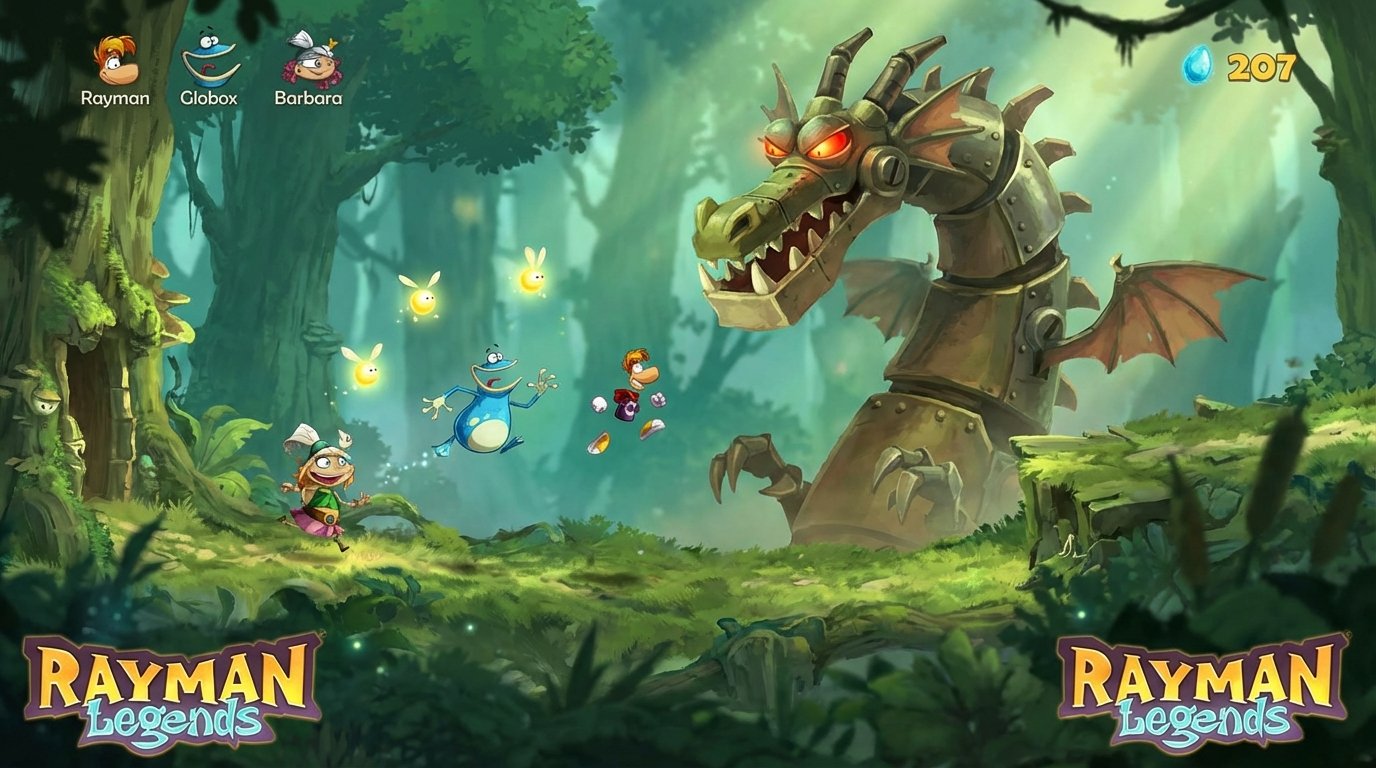Select the Globox character portrait icon
The image size is (1376, 768).
pos(212,58)
